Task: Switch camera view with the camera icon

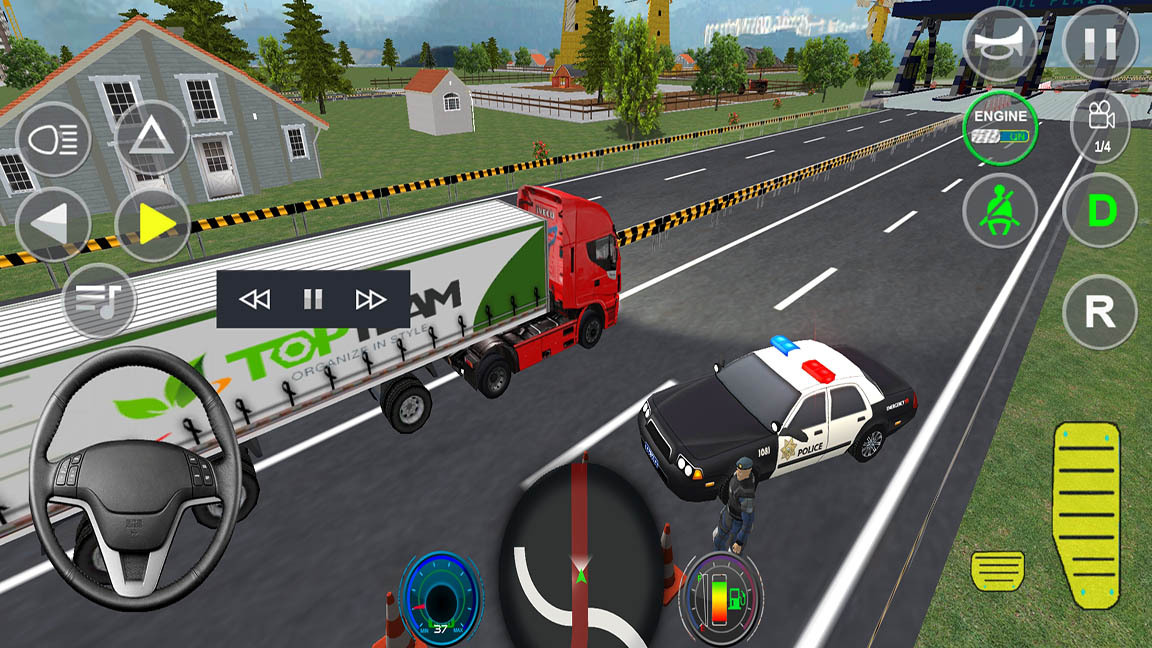Action: [x=1100, y=124]
